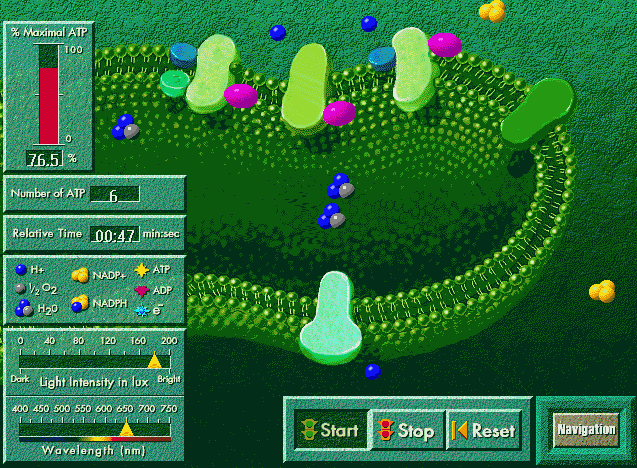Open the Navigation panel
The height and width of the screenshot is (468, 637).
pos(585,430)
